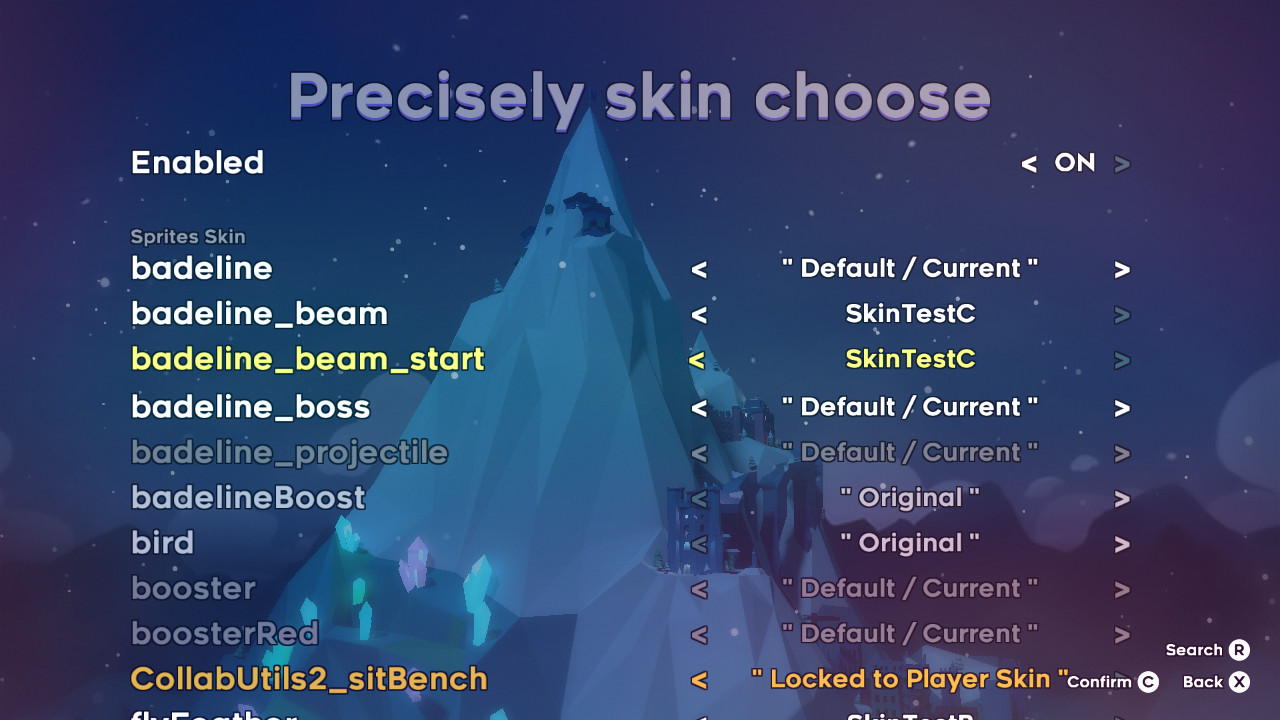Cycle badelineBoost away from Original with right arrow
The height and width of the screenshot is (720, 1280).
1121,497
